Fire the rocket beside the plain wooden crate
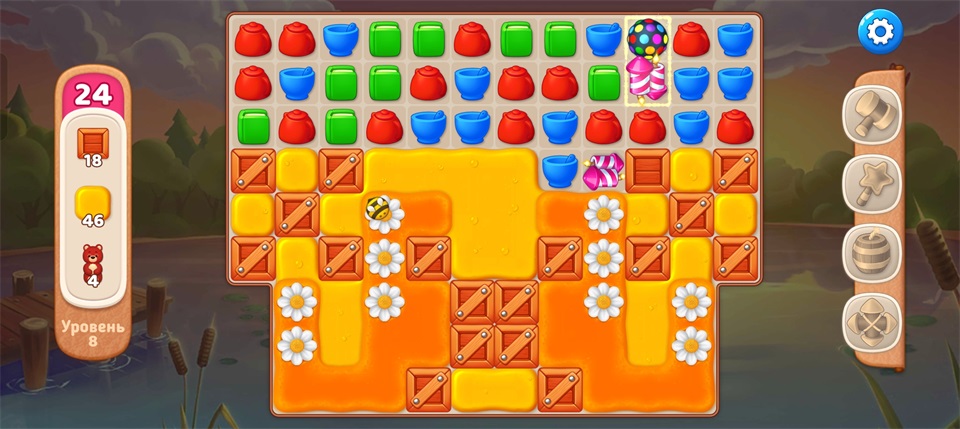 point(603,171)
